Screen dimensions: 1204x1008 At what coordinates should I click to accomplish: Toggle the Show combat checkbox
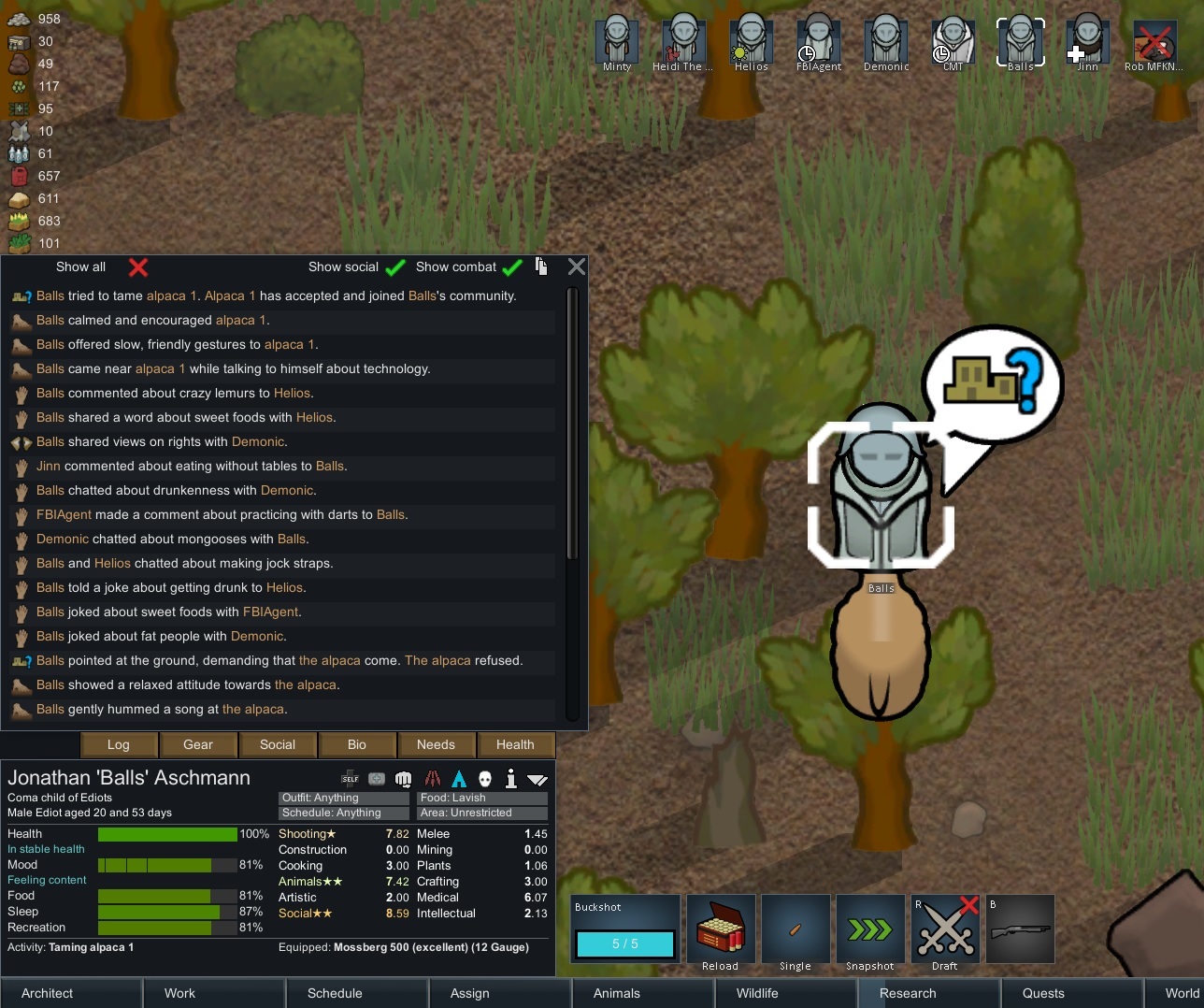coord(511,267)
